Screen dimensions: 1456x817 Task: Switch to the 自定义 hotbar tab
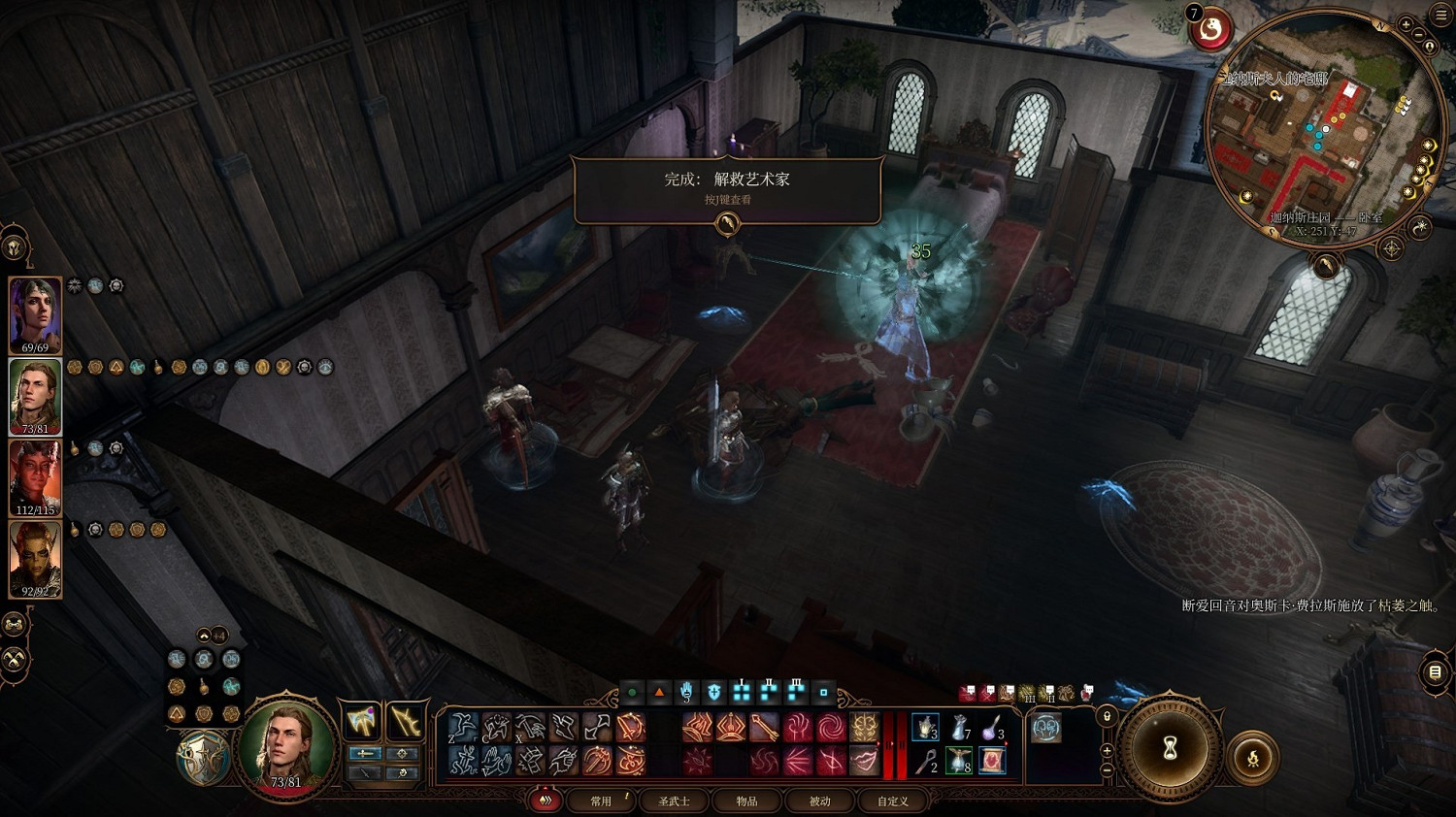pos(893,801)
